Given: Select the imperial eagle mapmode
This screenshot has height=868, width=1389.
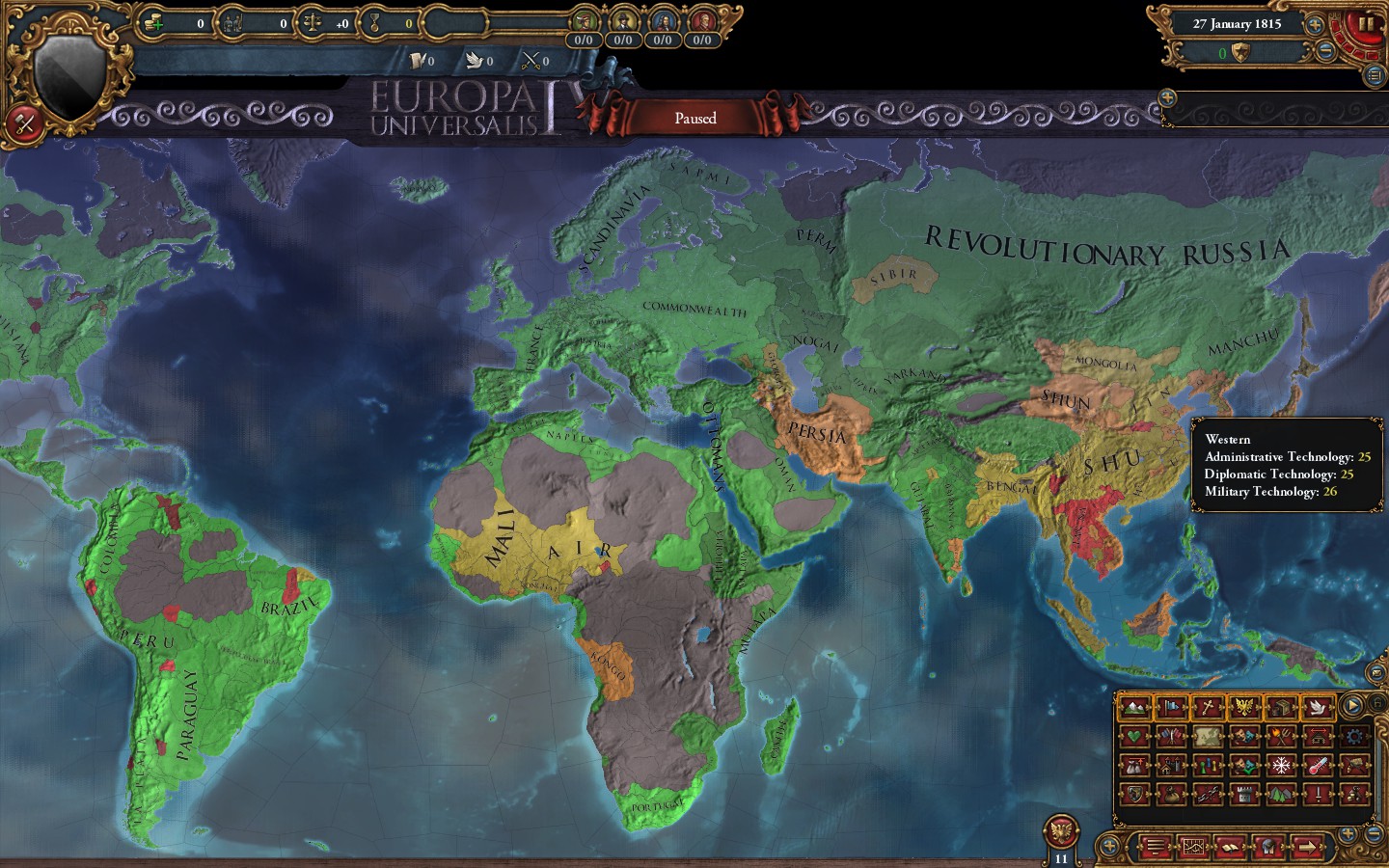Looking at the screenshot, I should [1245, 707].
